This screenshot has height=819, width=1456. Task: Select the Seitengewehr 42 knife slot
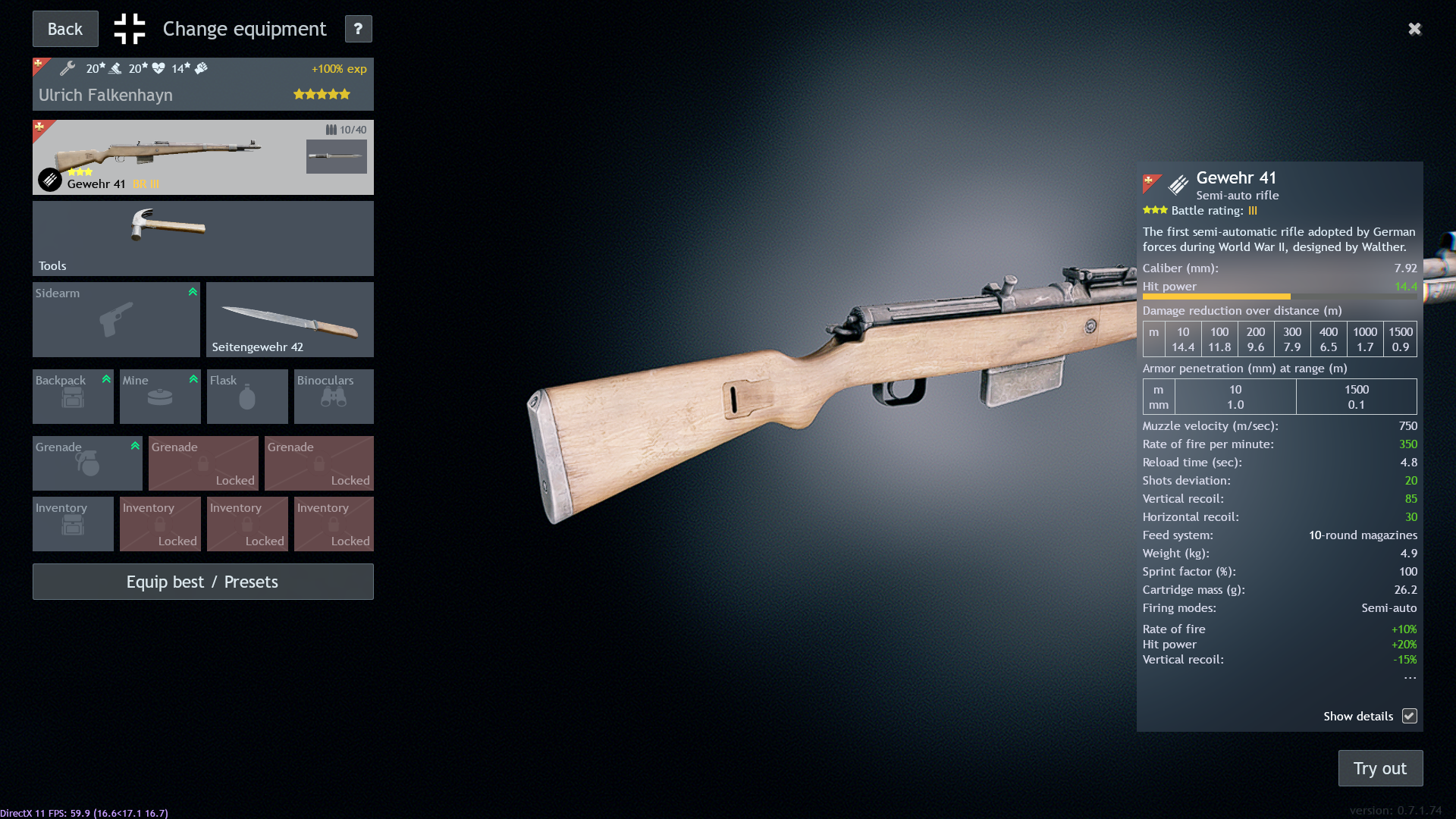tap(290, 319)
